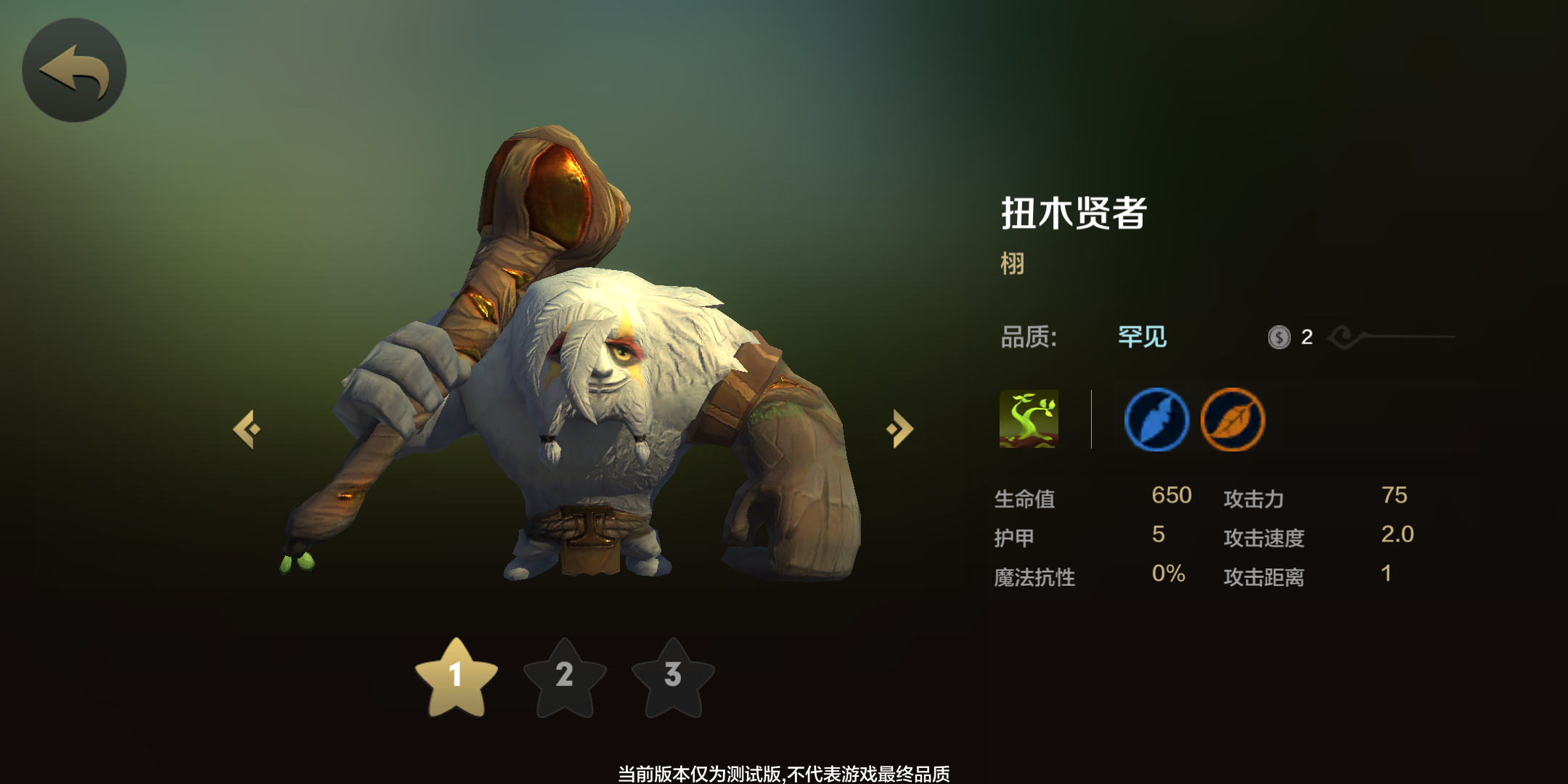
Task: Switch to the 3-star level
Action: [673, 677]
